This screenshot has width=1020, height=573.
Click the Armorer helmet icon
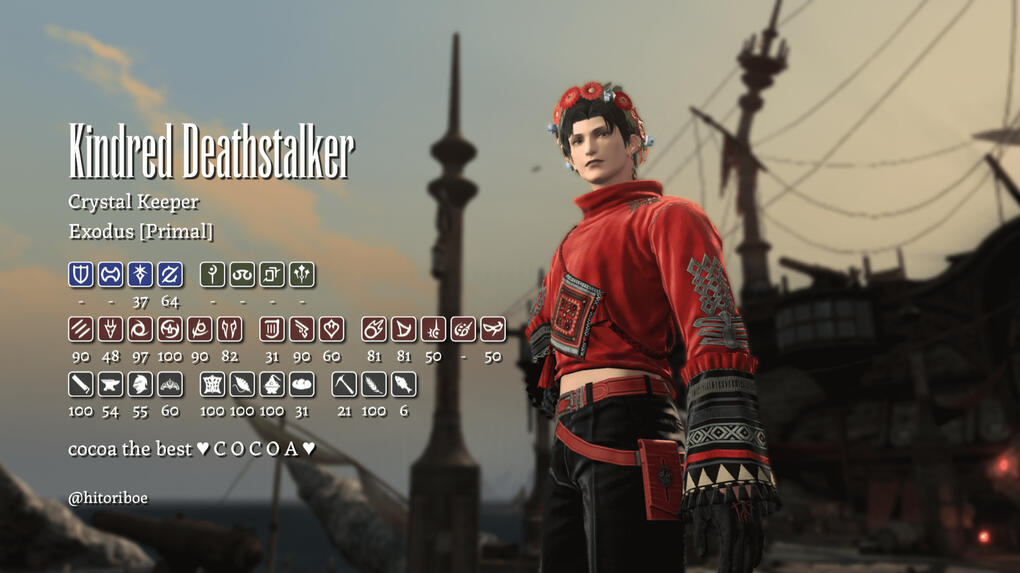click(141, 384)
